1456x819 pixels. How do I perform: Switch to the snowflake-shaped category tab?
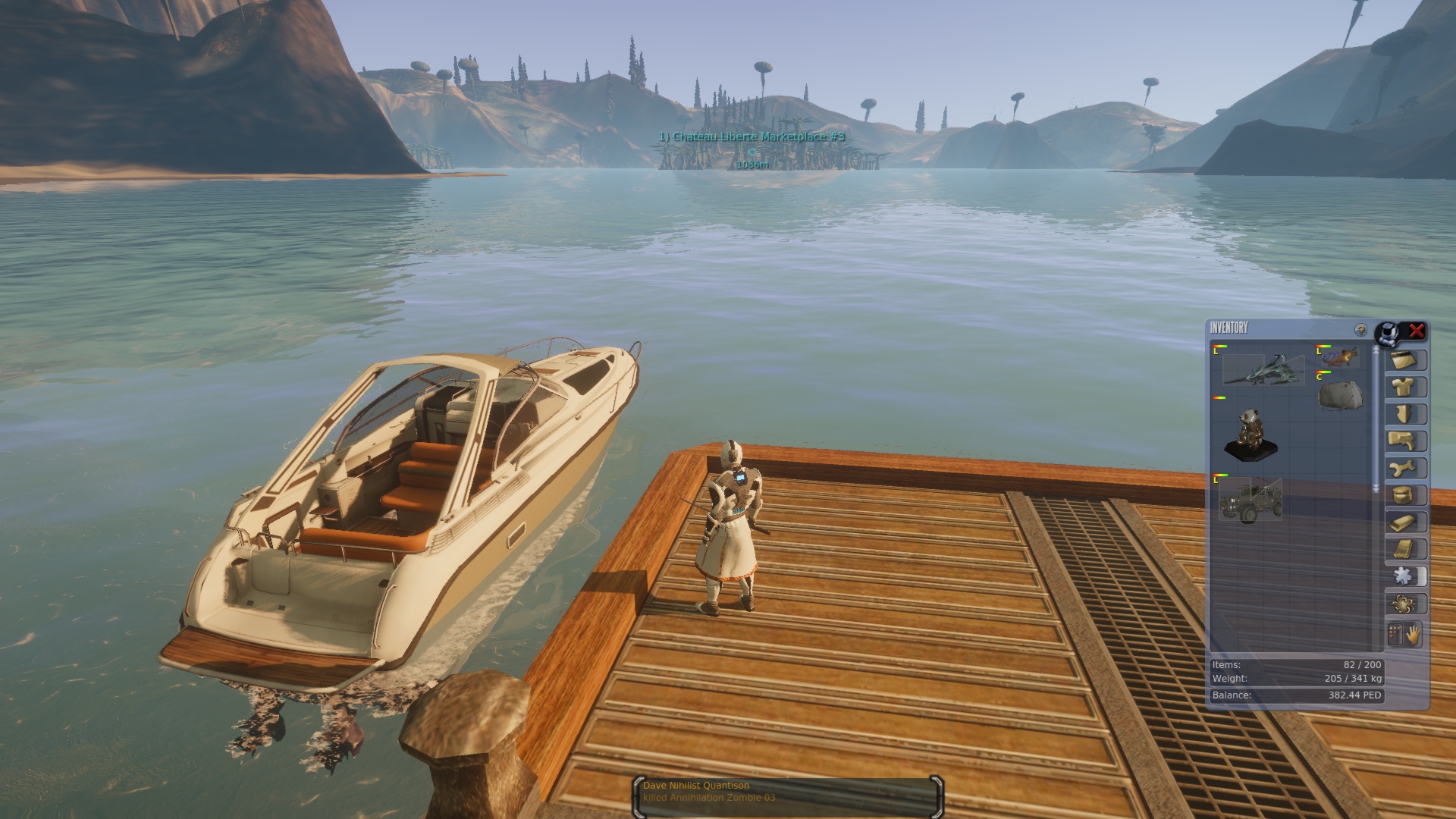(1404, 576)
